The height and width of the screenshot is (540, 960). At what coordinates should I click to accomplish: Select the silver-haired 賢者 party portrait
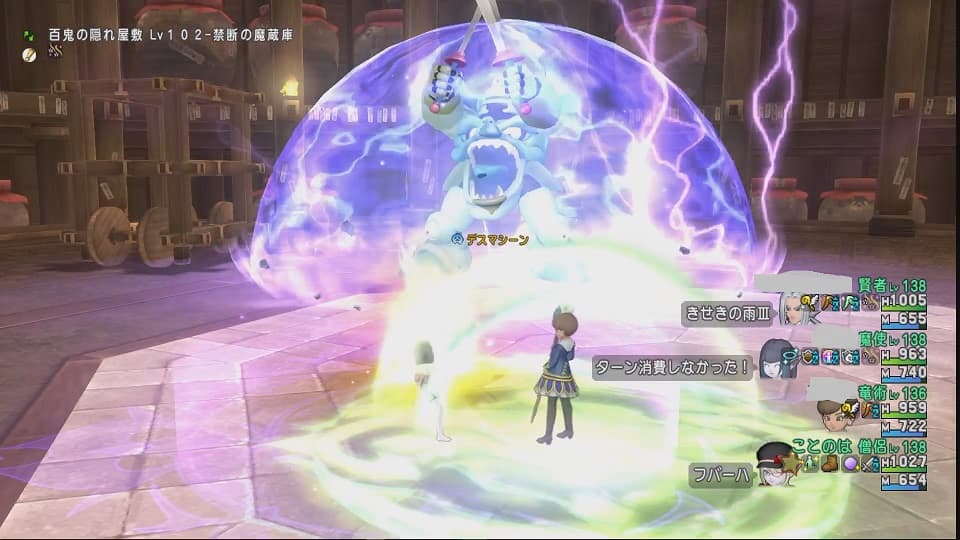click(794, 308)
